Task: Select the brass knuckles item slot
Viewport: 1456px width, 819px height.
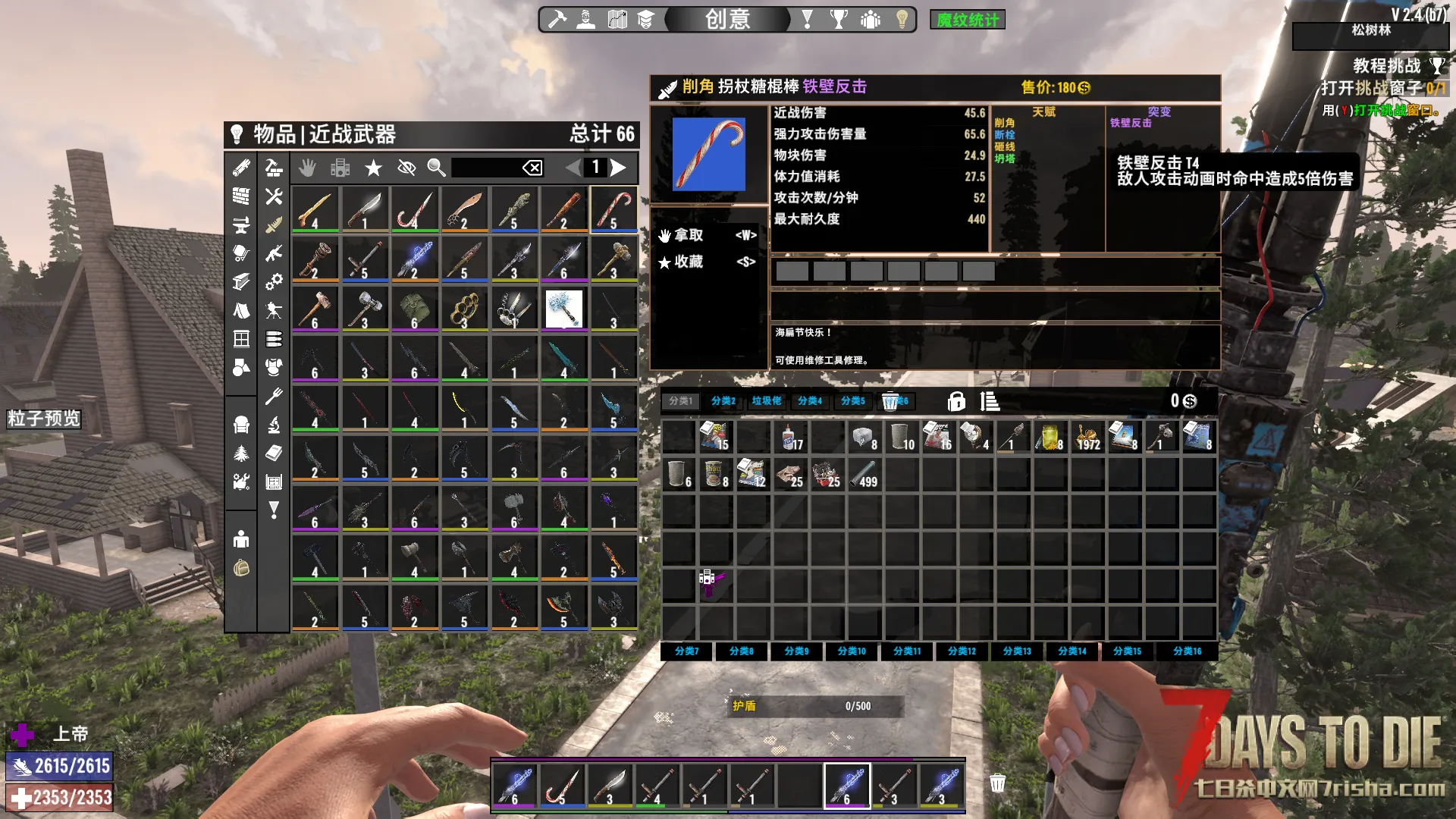Action: coord(464,309)
